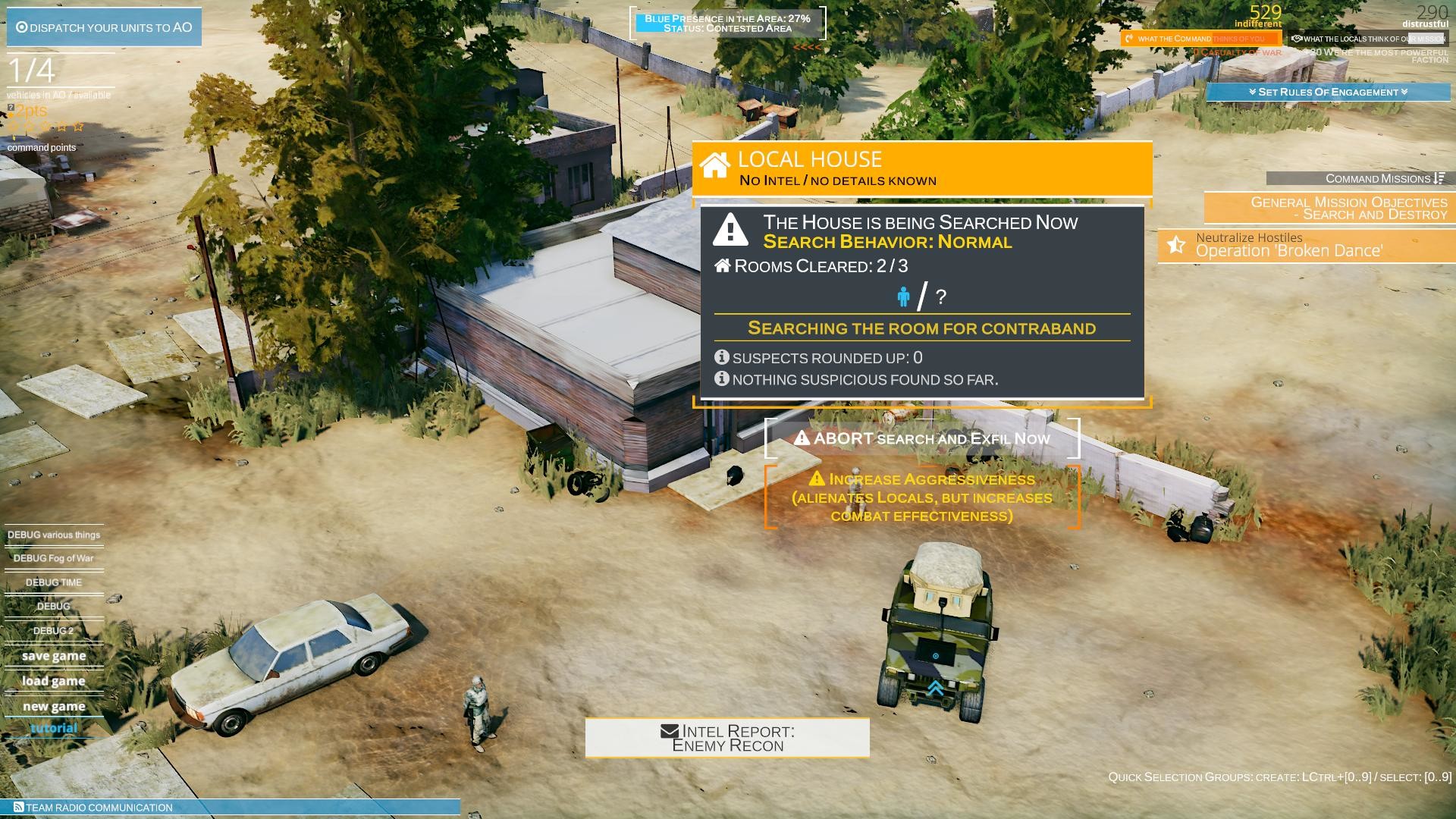The height and width of the screenshot is (819, 1456).
Task: Click the envelope icon on Intel Report
Action: tap(668, 731)
